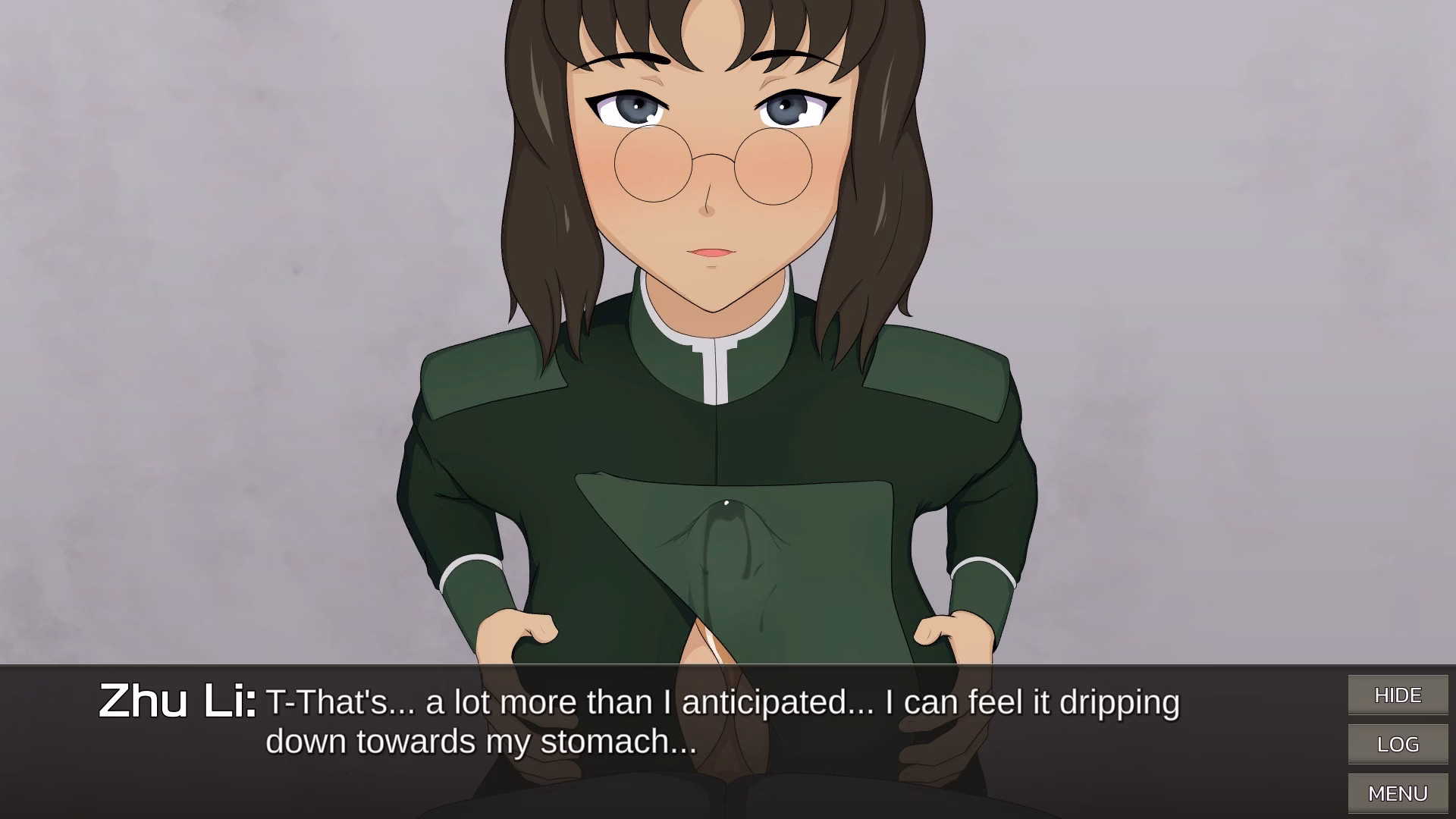
Task: Select MENU to access save options
Action: 1398,793
